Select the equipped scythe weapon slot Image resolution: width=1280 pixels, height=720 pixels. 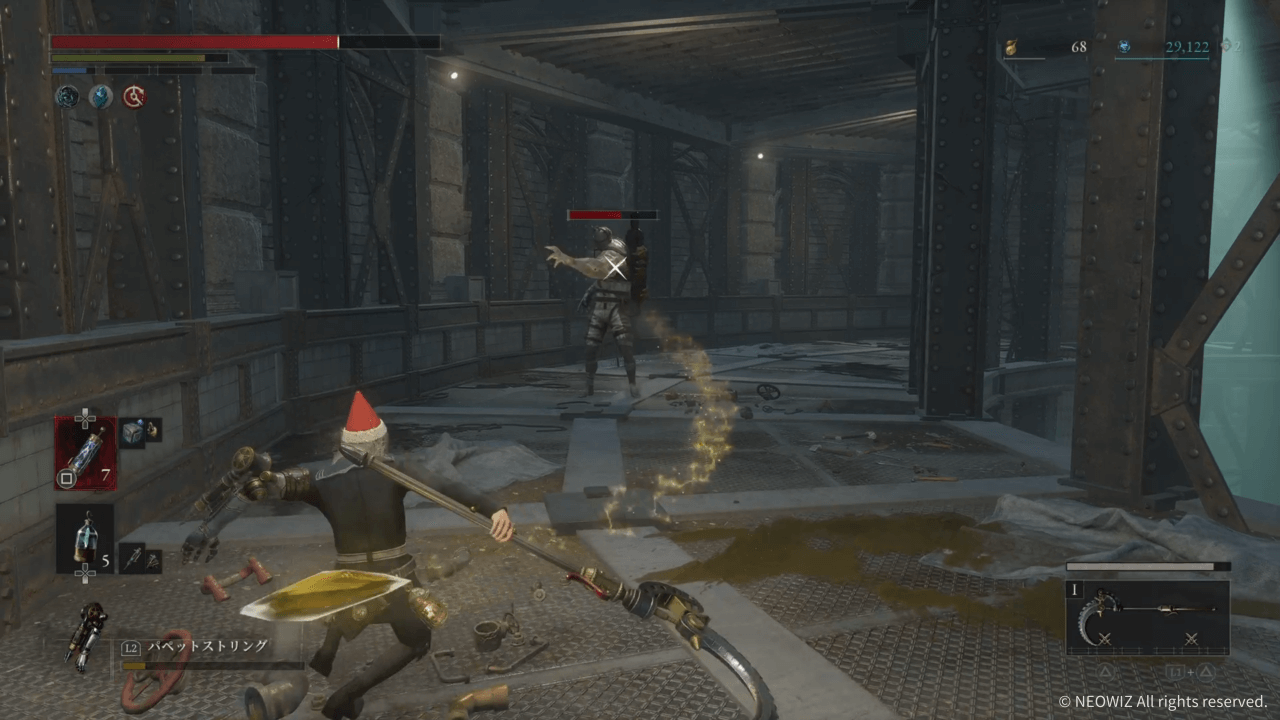(1148, 616)
